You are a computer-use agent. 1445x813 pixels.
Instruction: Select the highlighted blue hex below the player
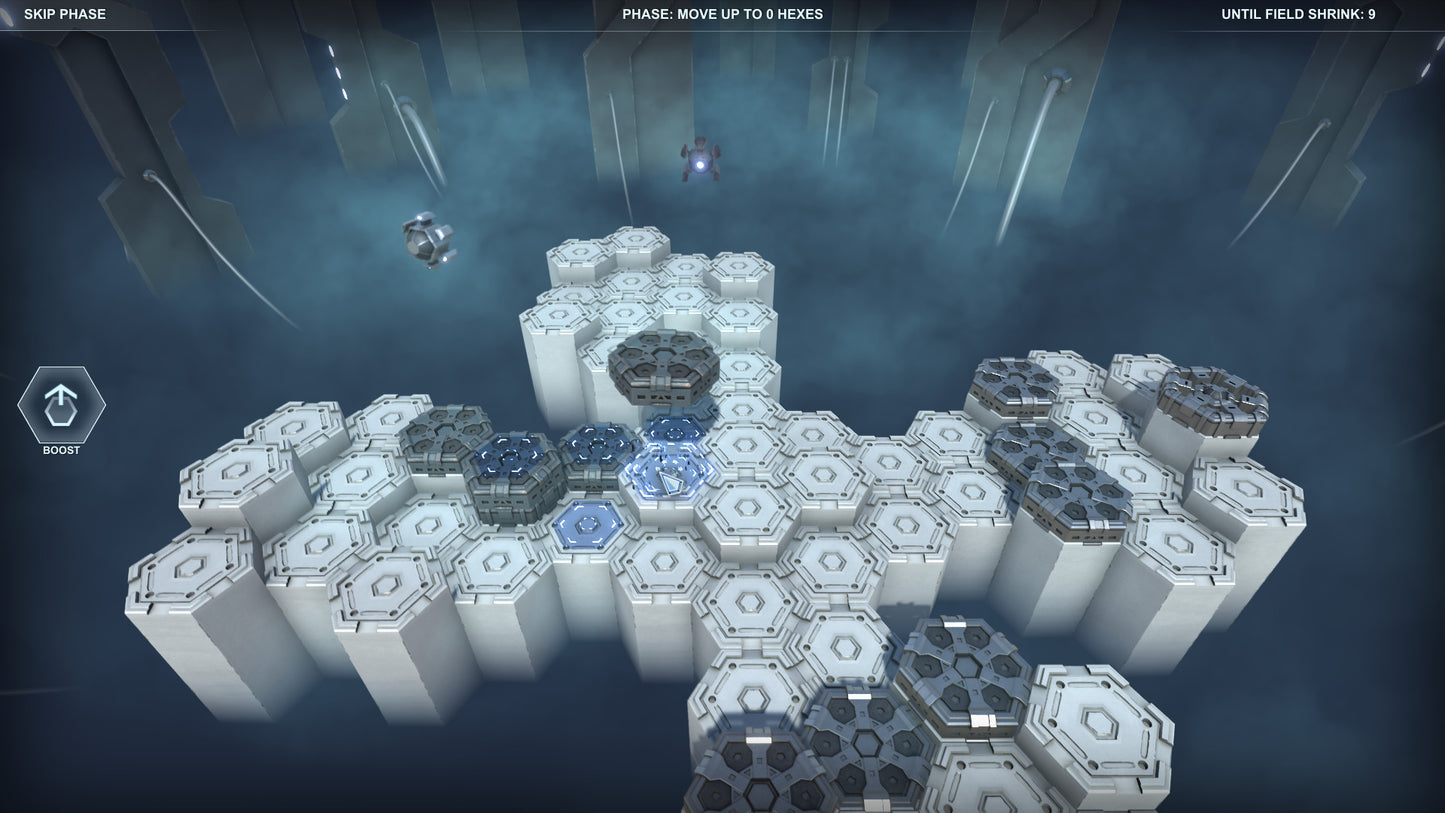coord(590,527)
